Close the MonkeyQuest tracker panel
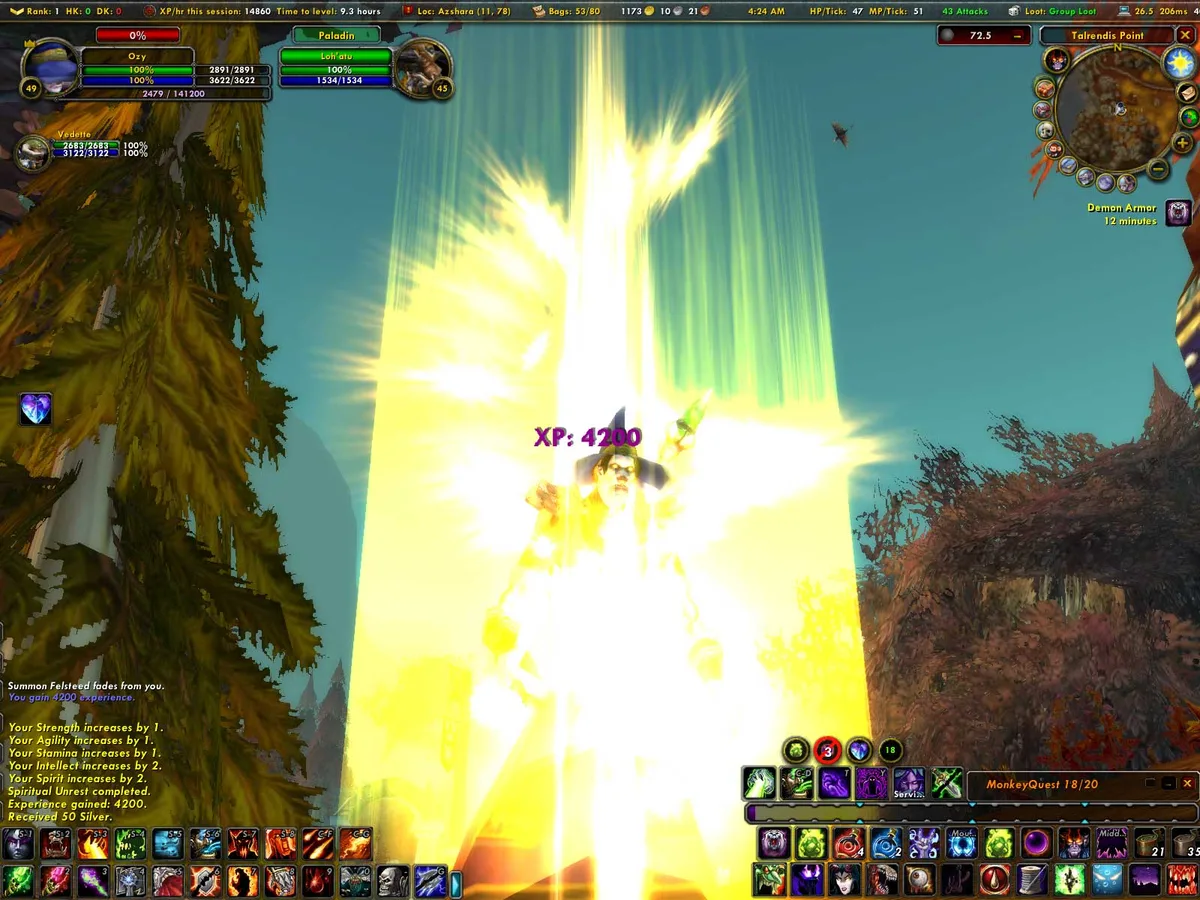Viewport: 1200px width, 900px height. (x=1187, y=784)
